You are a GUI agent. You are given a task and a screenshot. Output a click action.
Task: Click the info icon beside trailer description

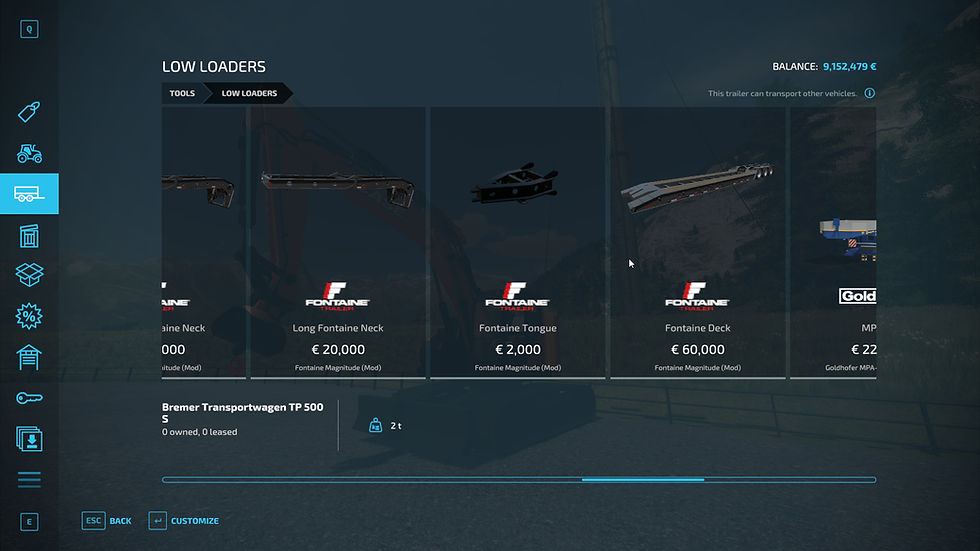[869, 94]
